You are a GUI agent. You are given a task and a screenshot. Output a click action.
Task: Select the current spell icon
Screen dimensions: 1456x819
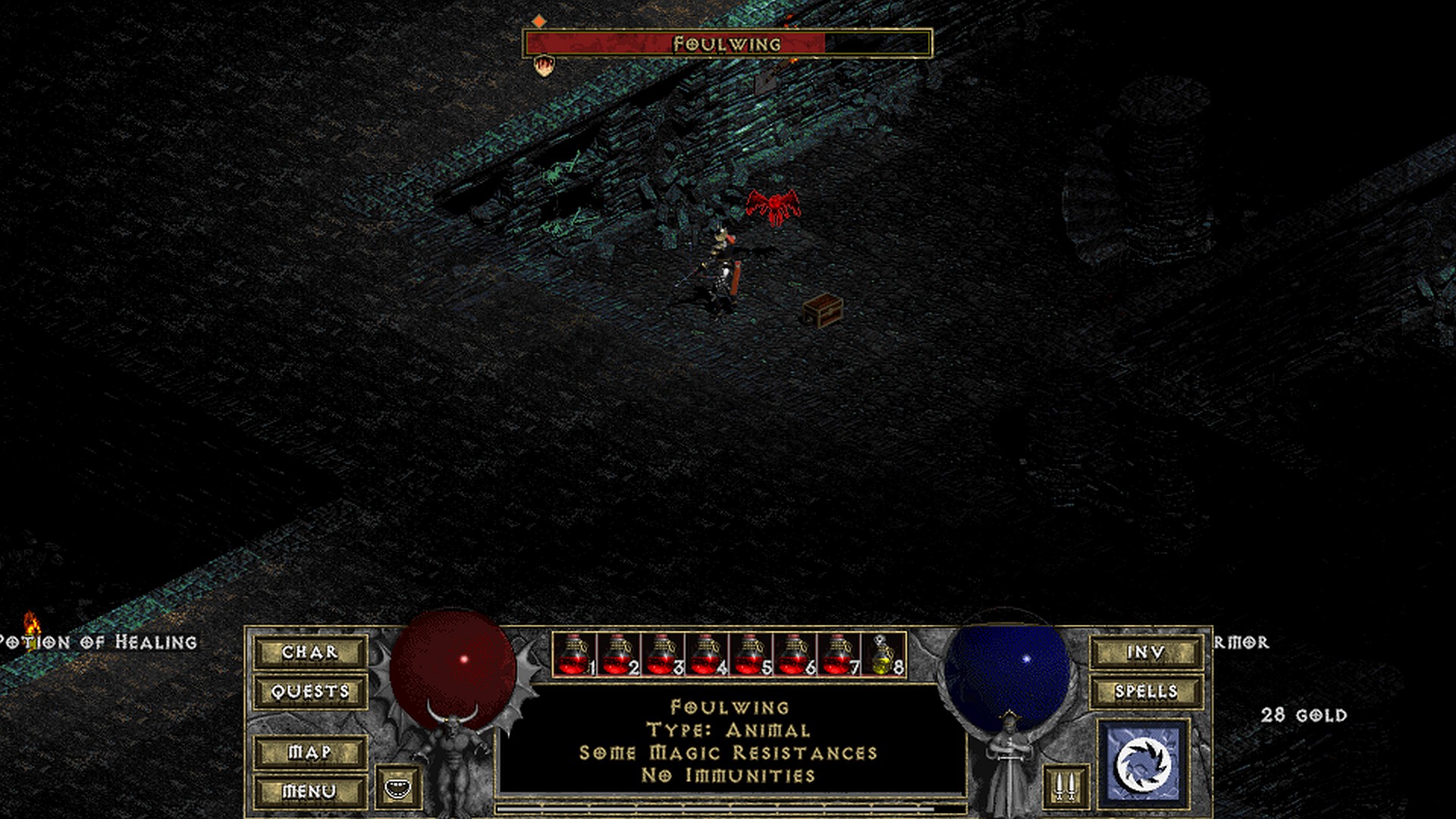click(x=1144, y=762)
